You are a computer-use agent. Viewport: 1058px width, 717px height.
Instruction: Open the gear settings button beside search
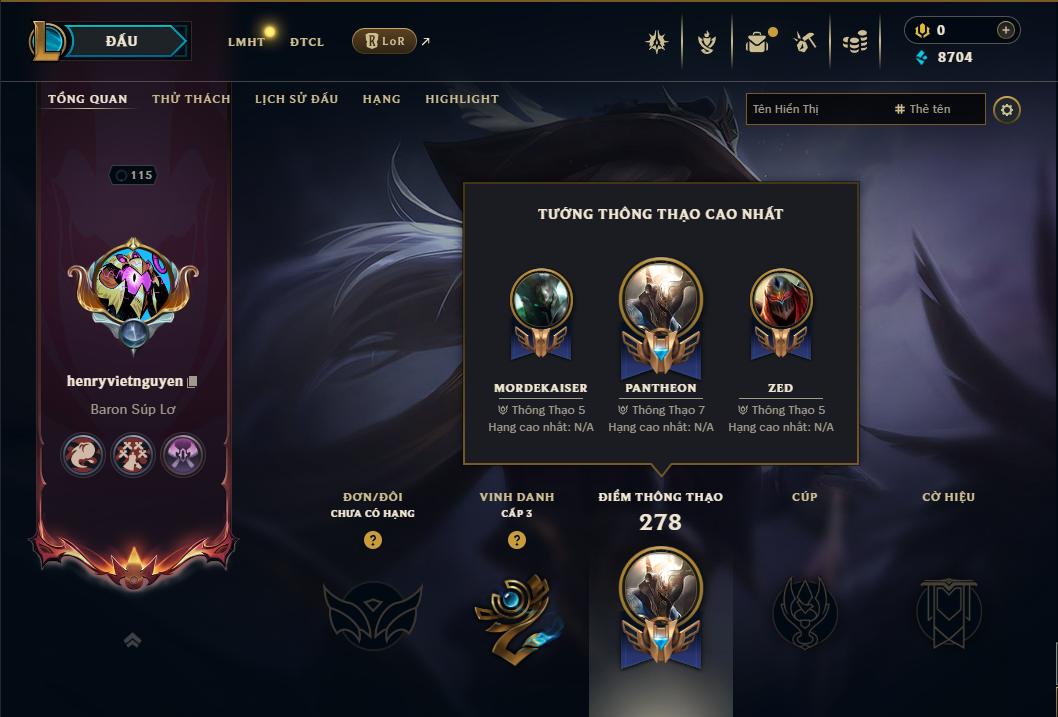coord(1007,109)
